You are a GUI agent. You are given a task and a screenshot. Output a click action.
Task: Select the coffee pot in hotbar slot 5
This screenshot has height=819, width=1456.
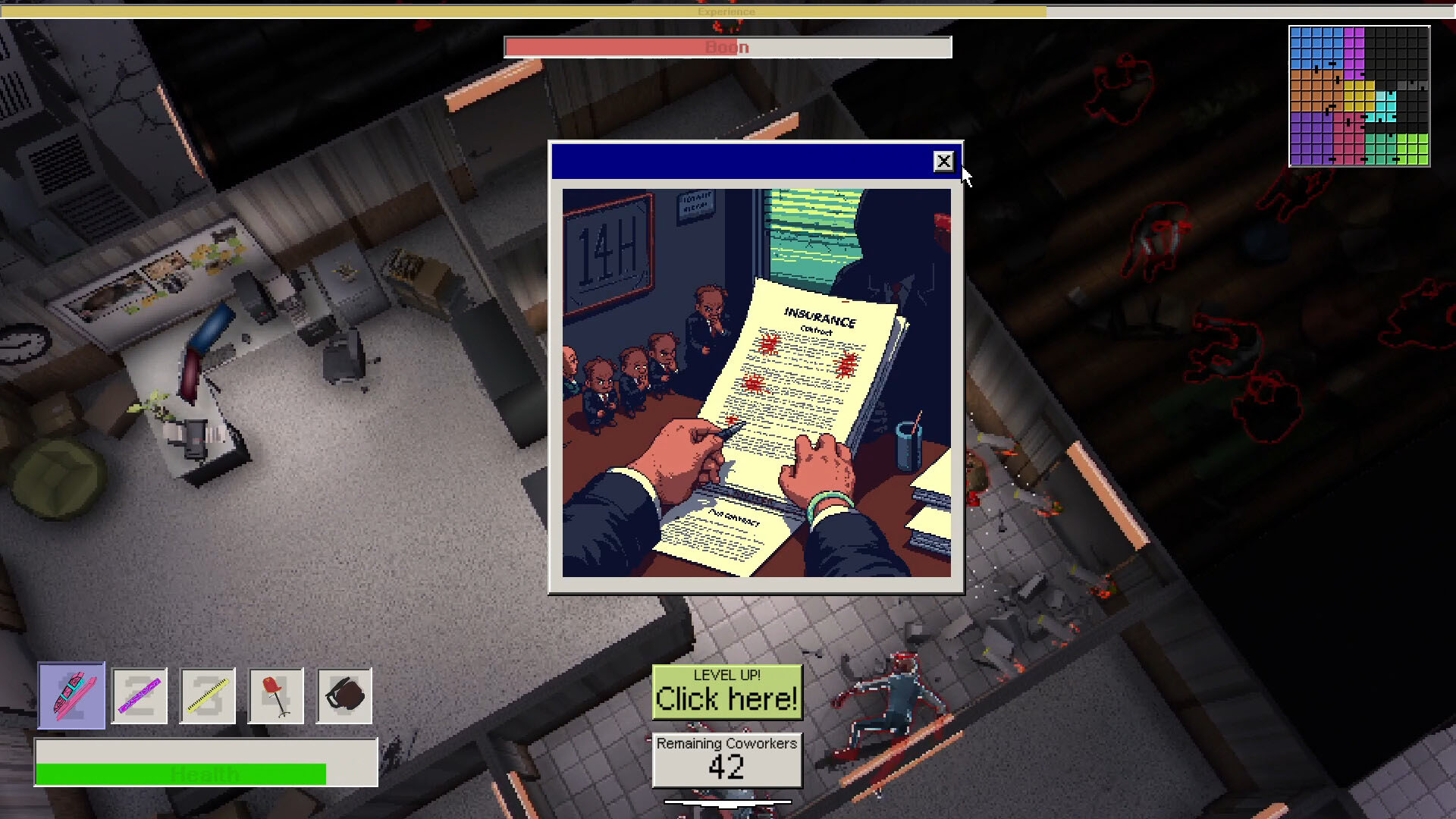point(344,695)
